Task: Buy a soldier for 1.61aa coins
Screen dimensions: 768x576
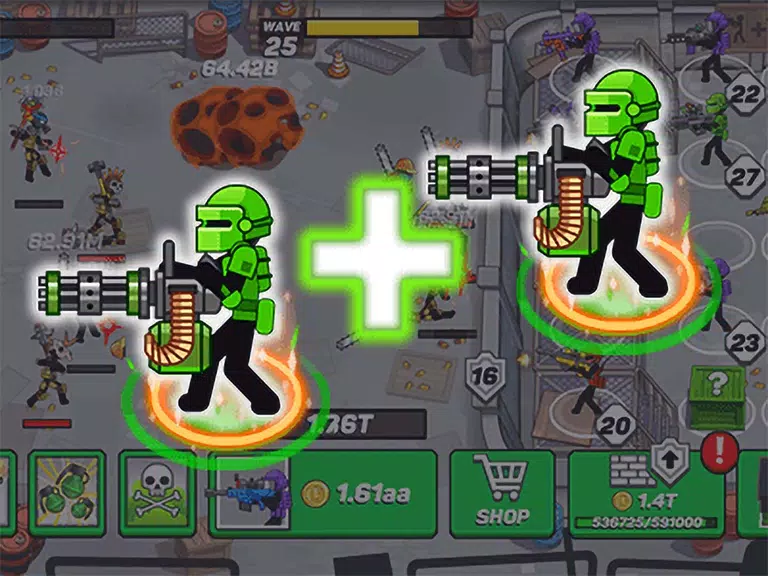Action: point(322,494)
